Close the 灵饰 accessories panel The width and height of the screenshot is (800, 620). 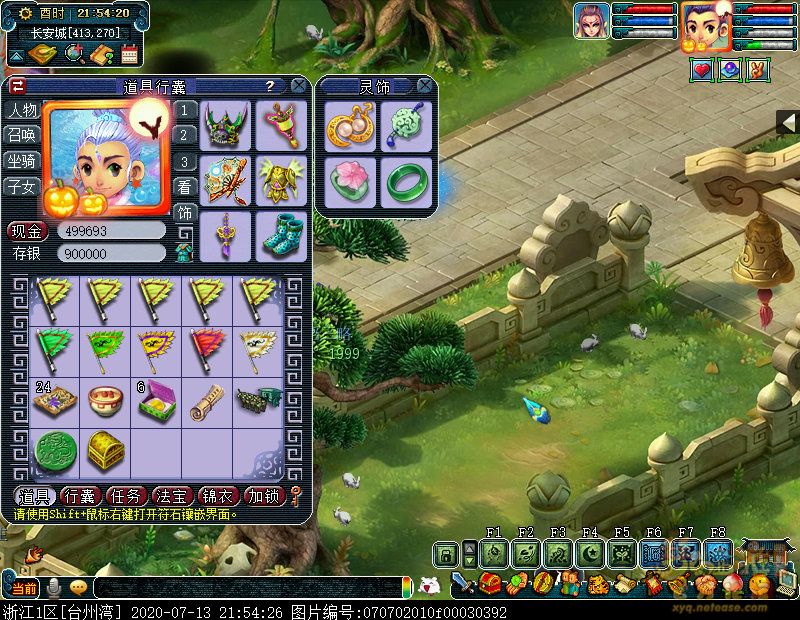(424, 87)
